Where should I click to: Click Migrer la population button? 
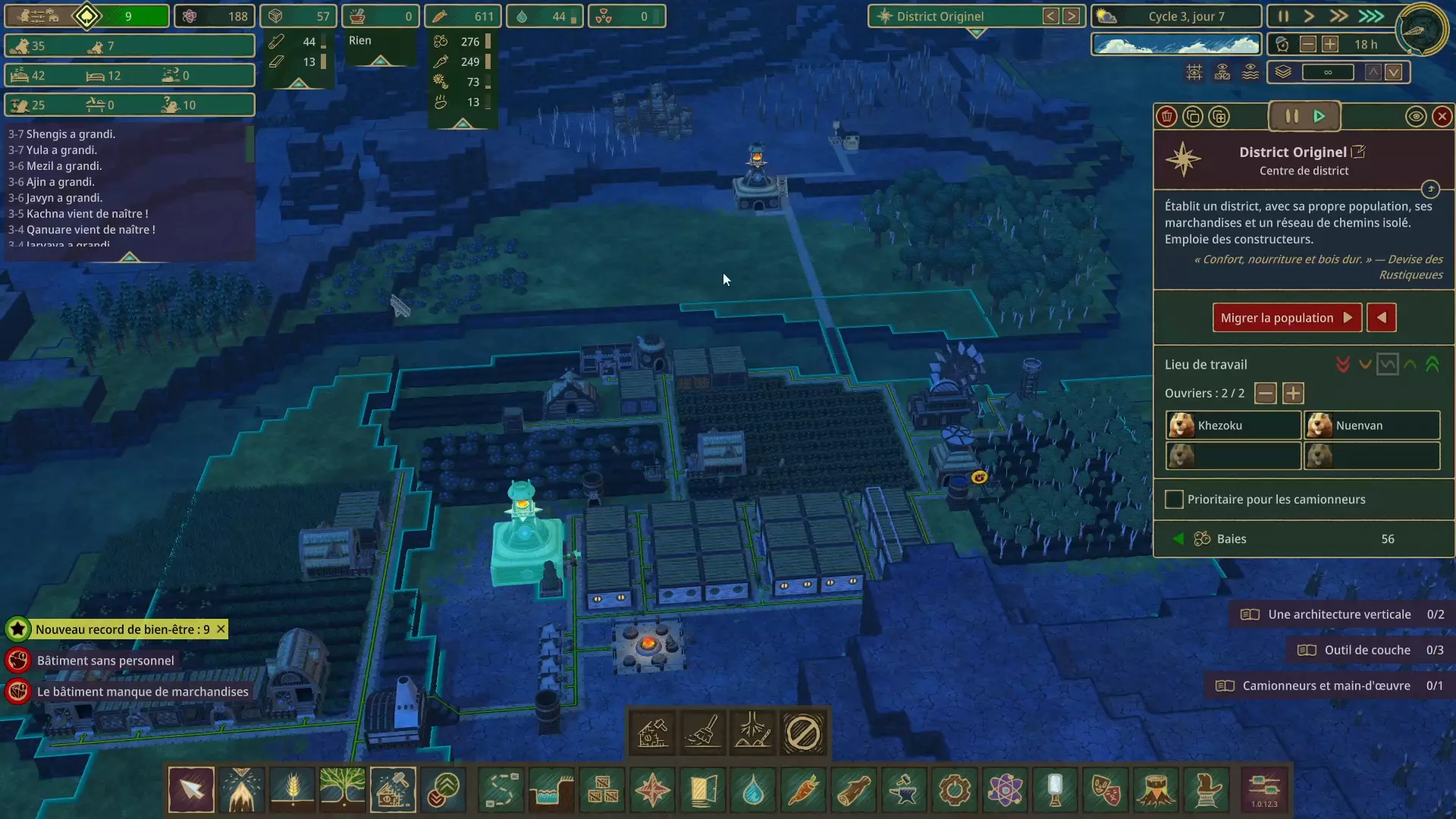1286,318
